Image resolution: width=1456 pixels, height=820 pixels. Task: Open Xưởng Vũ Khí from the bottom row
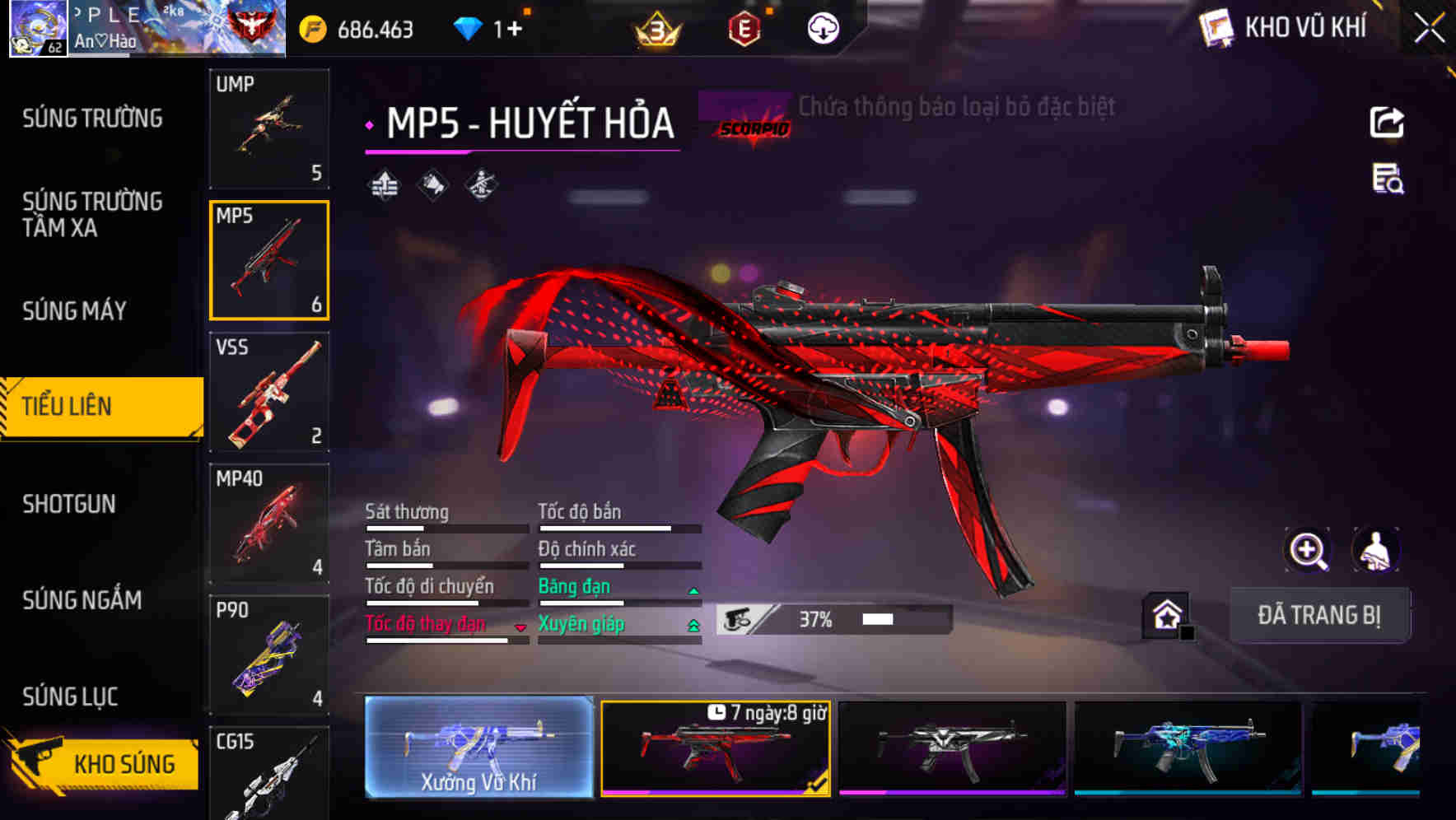pos(478,749)
